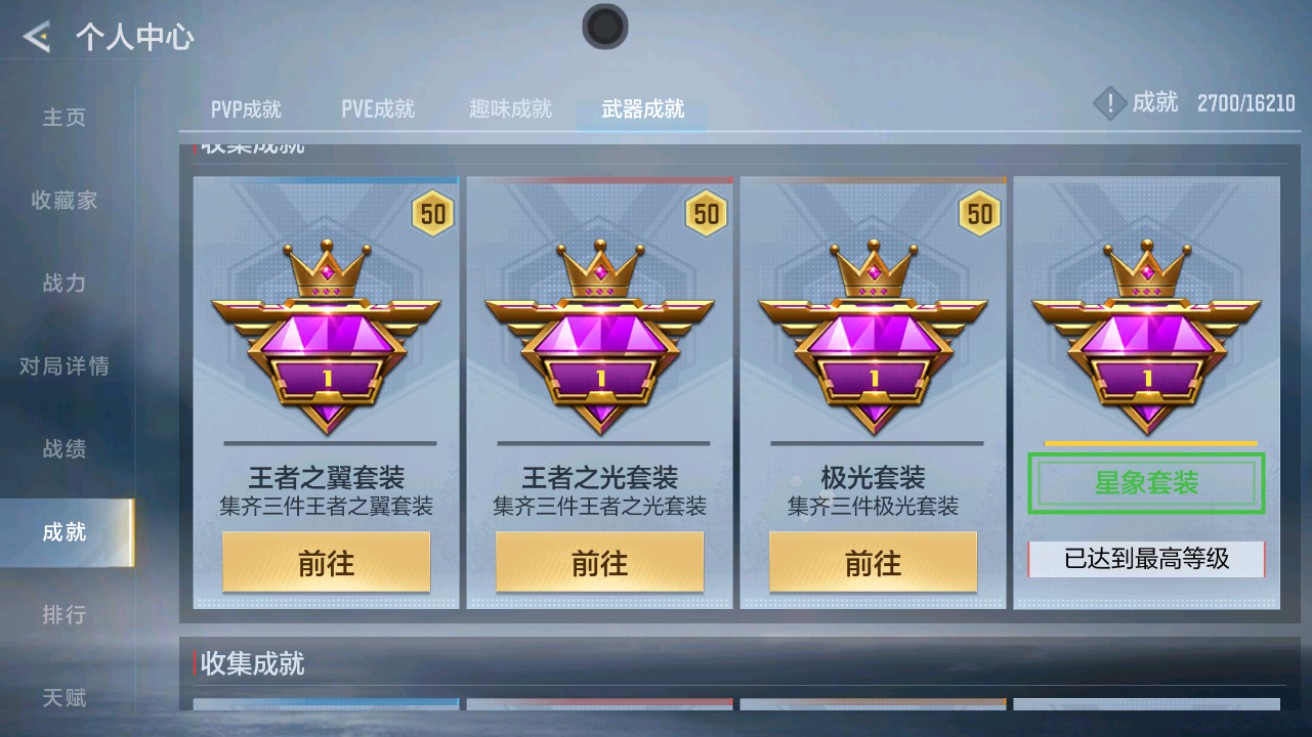The image size is (1312, 737).
Task: Switch to the PVP成就 tab
Action: (x=245, y=111)
